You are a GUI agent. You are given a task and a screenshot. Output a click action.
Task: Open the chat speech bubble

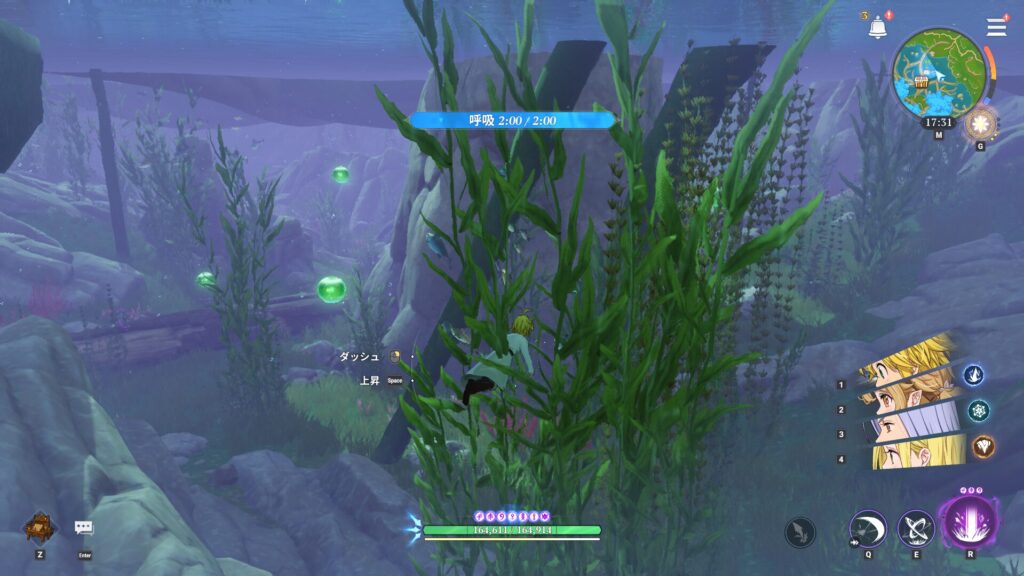tap(84, 528)
